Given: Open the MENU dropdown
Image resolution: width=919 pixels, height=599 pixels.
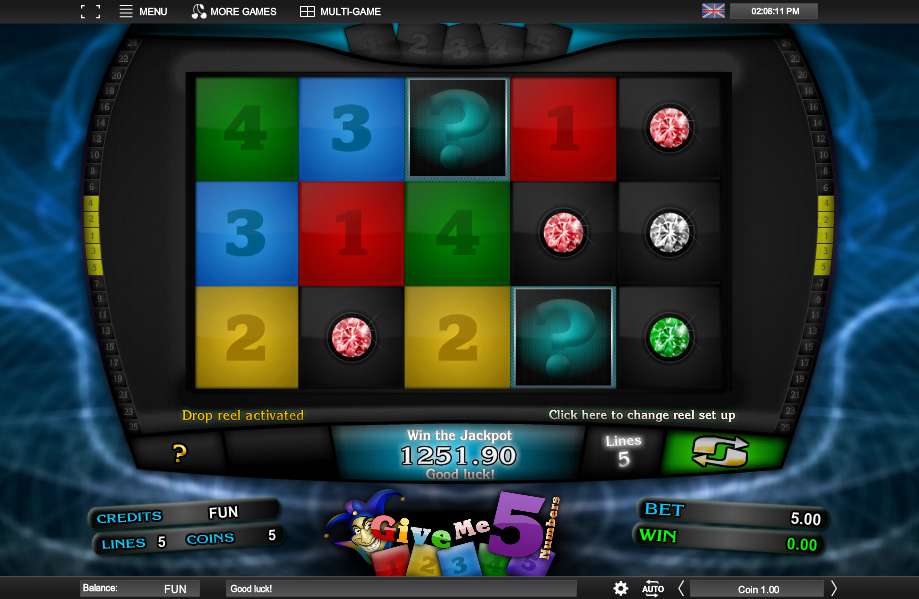Looking at the screenshot, I should tap(143, 12).
